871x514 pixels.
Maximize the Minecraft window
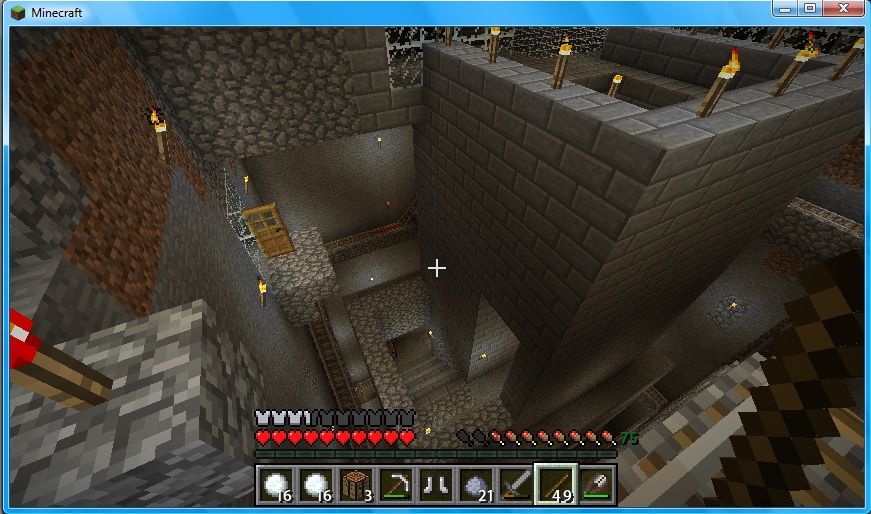coord(808,9)
